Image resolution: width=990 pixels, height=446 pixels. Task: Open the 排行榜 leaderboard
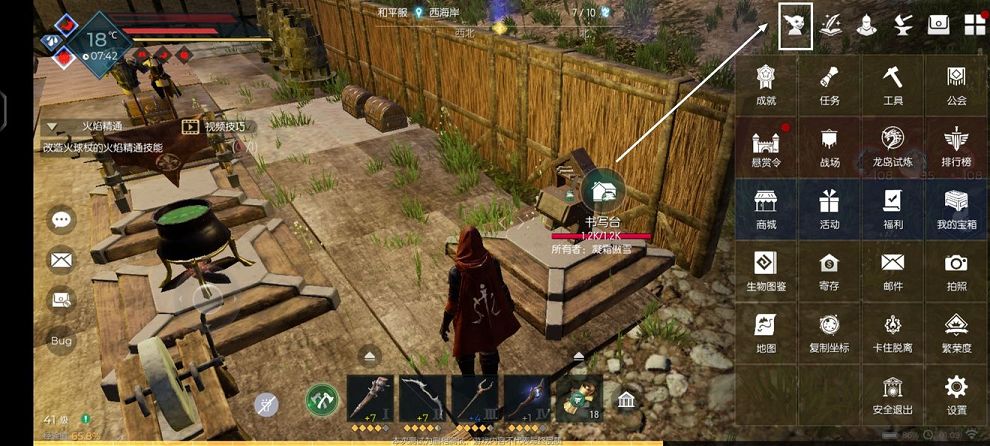956,146
